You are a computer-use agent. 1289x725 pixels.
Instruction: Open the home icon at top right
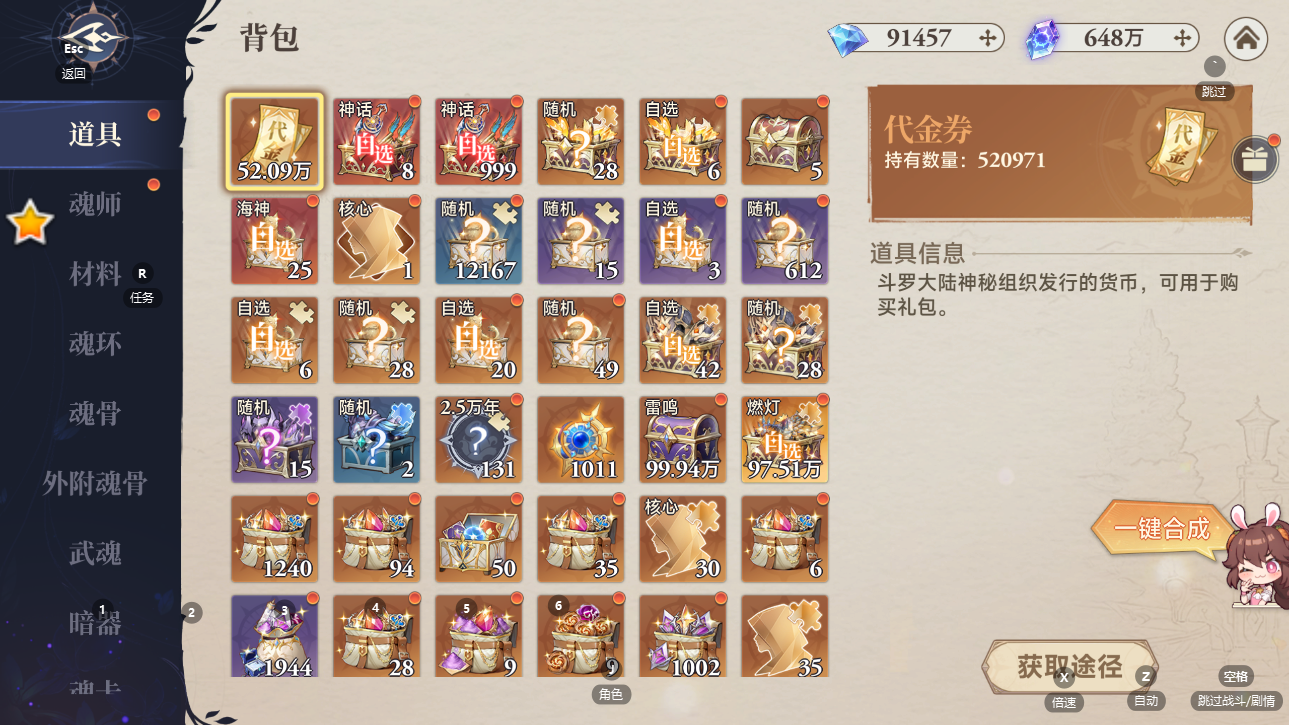pyautogui.click(x=1245, y=39)
